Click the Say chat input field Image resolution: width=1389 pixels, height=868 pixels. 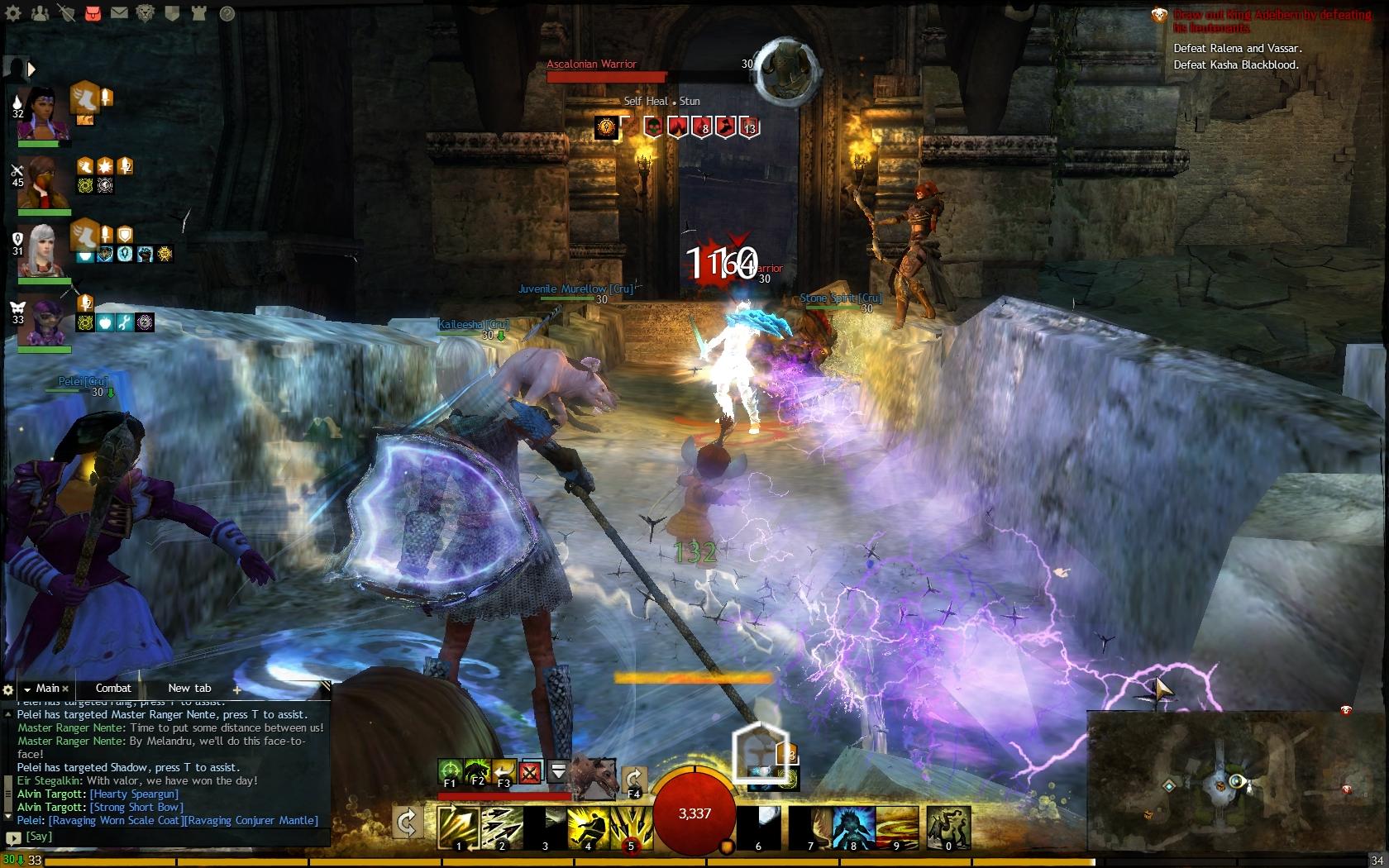(165, 837)
